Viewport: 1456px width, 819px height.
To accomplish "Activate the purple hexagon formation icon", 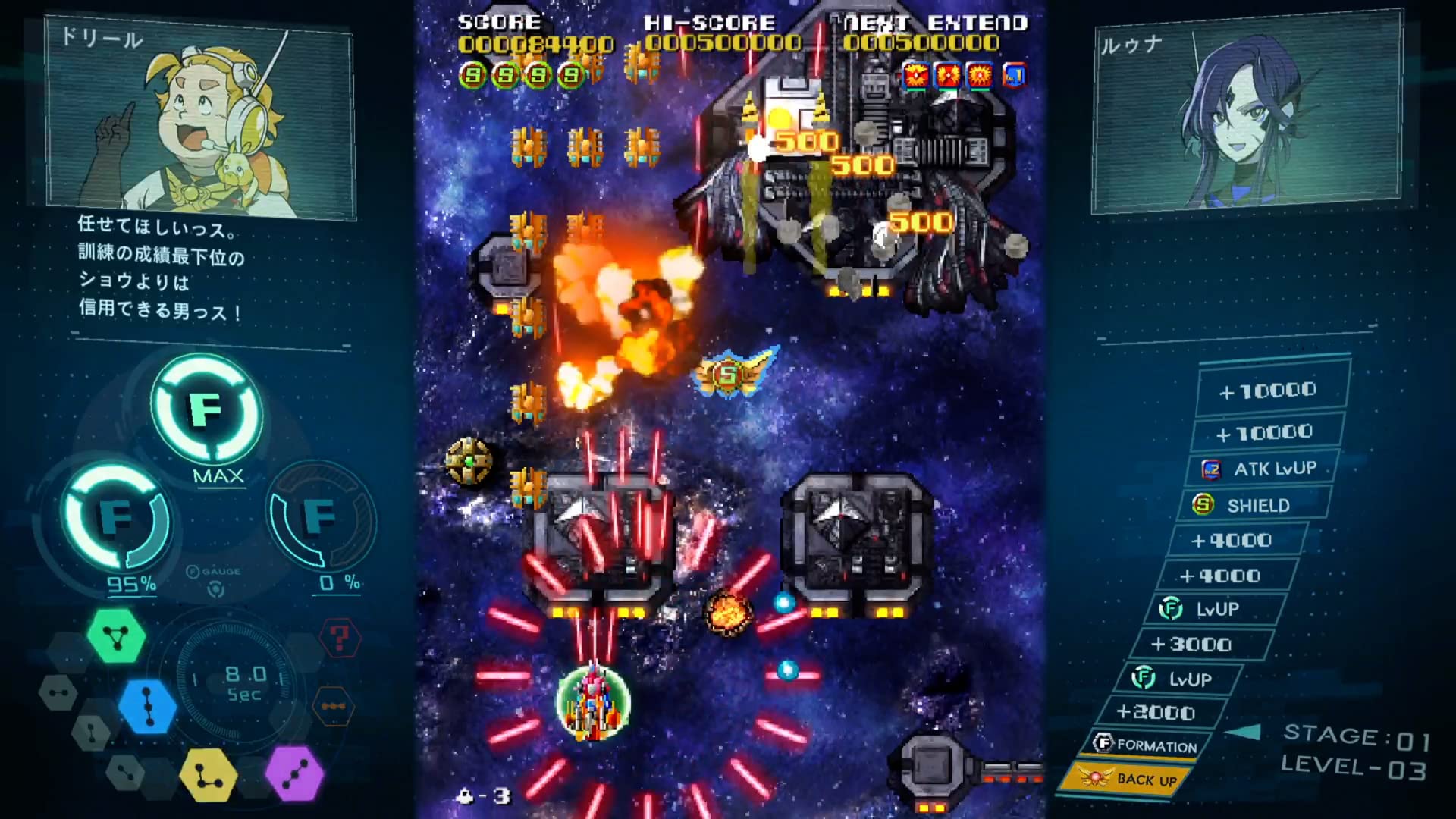I will pos(294,773).
